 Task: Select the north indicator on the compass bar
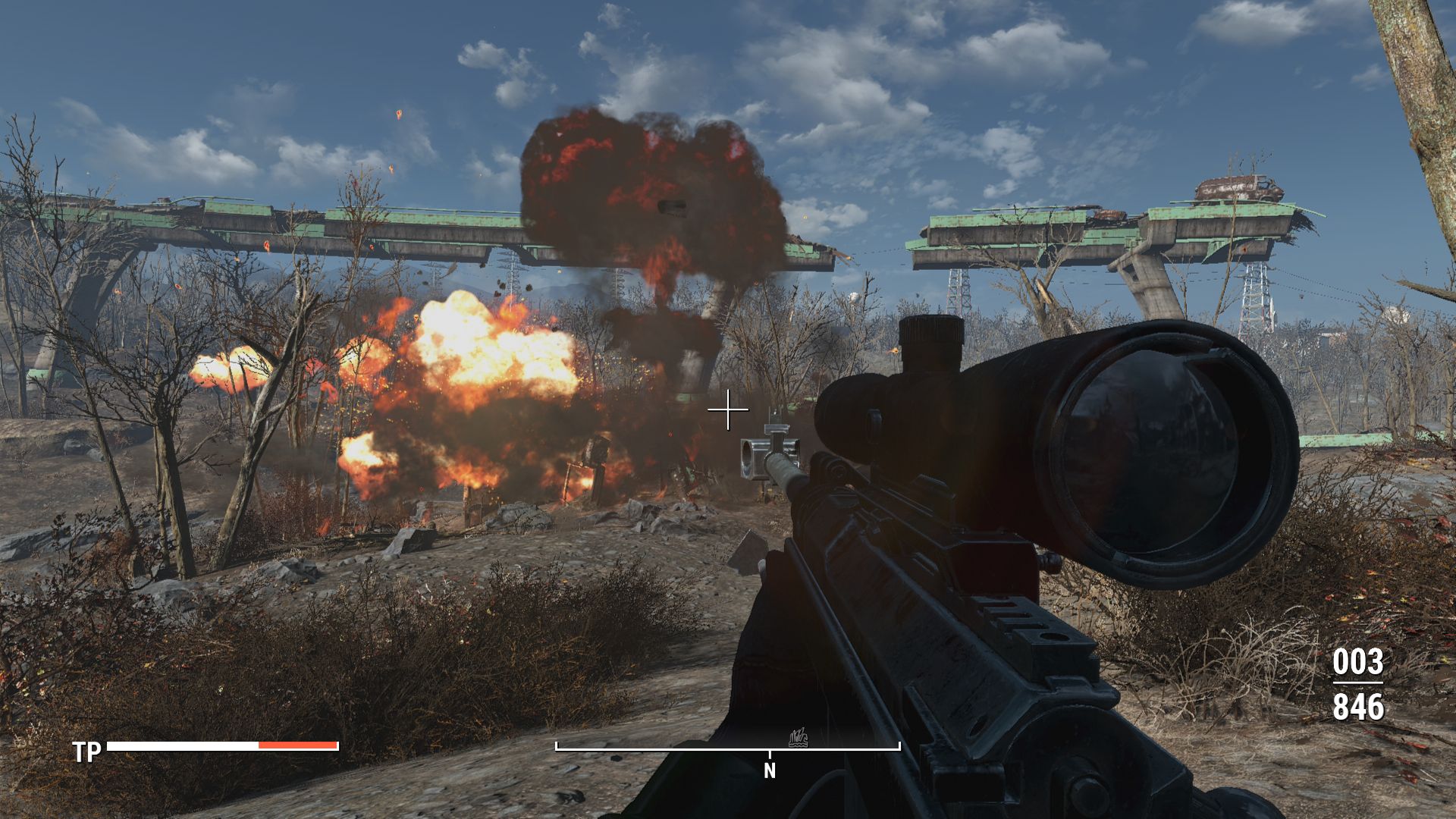[x=770, y=770]
